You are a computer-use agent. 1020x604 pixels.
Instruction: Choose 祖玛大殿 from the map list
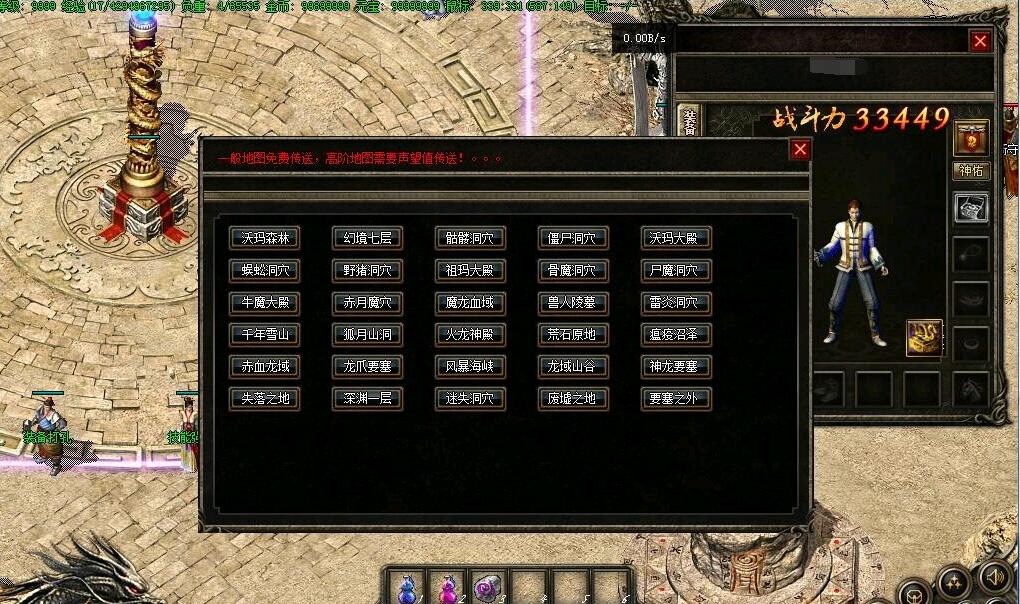pos(470,270)
